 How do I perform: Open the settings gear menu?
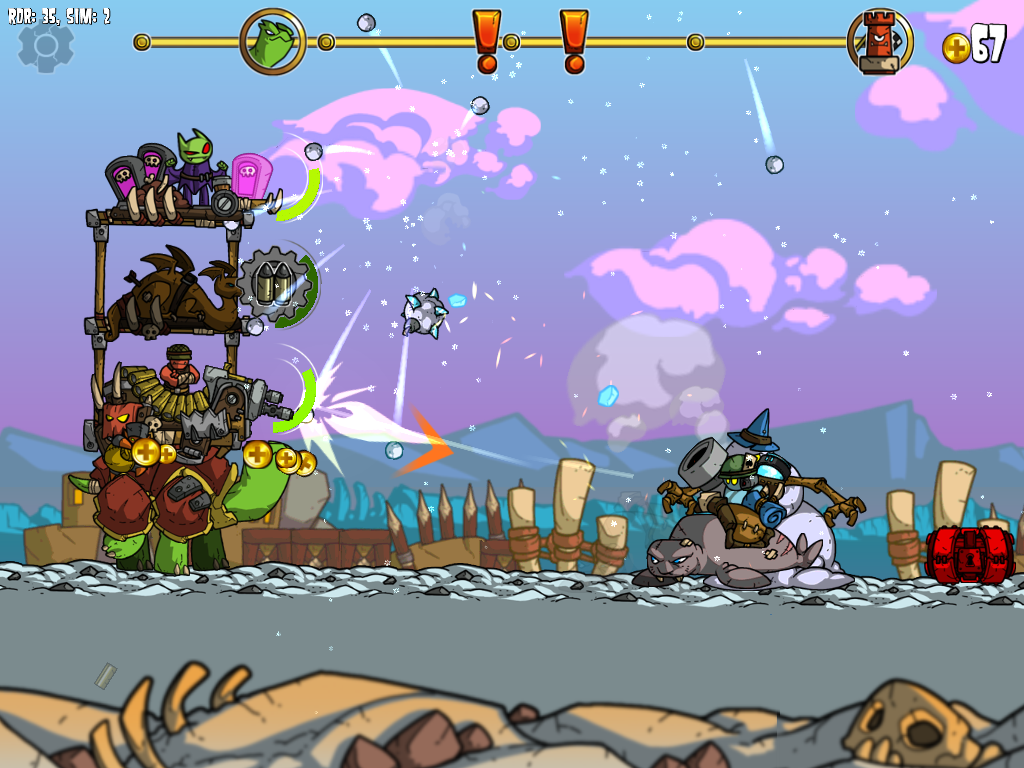pyautogui.click(x=46, y=45)
